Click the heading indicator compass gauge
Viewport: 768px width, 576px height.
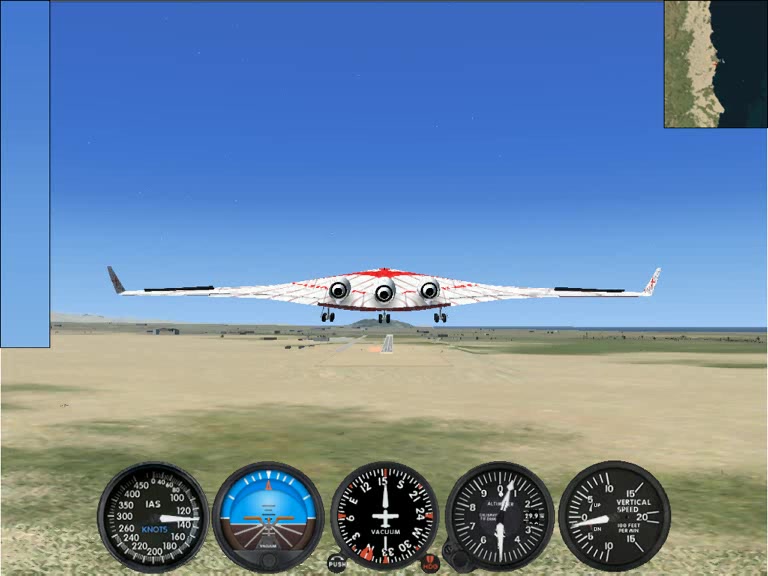[x=384, y=516]
